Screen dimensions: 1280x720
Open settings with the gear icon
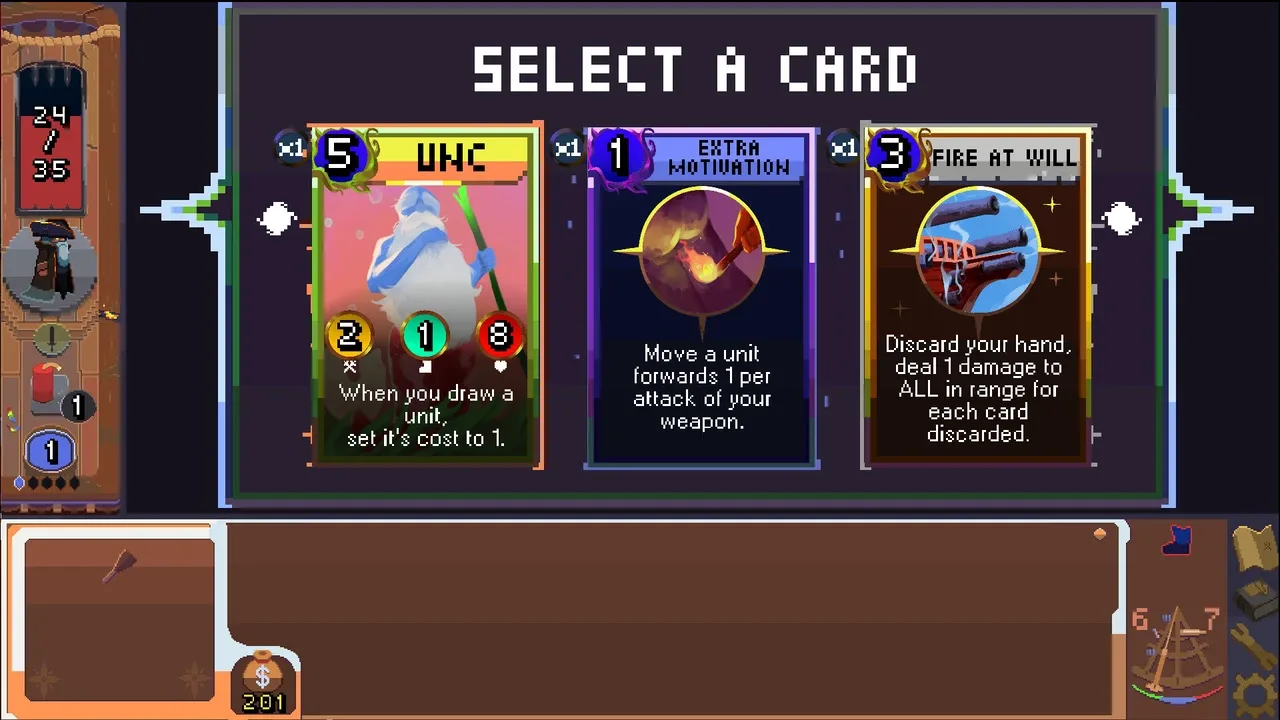tap(1254, 696)
